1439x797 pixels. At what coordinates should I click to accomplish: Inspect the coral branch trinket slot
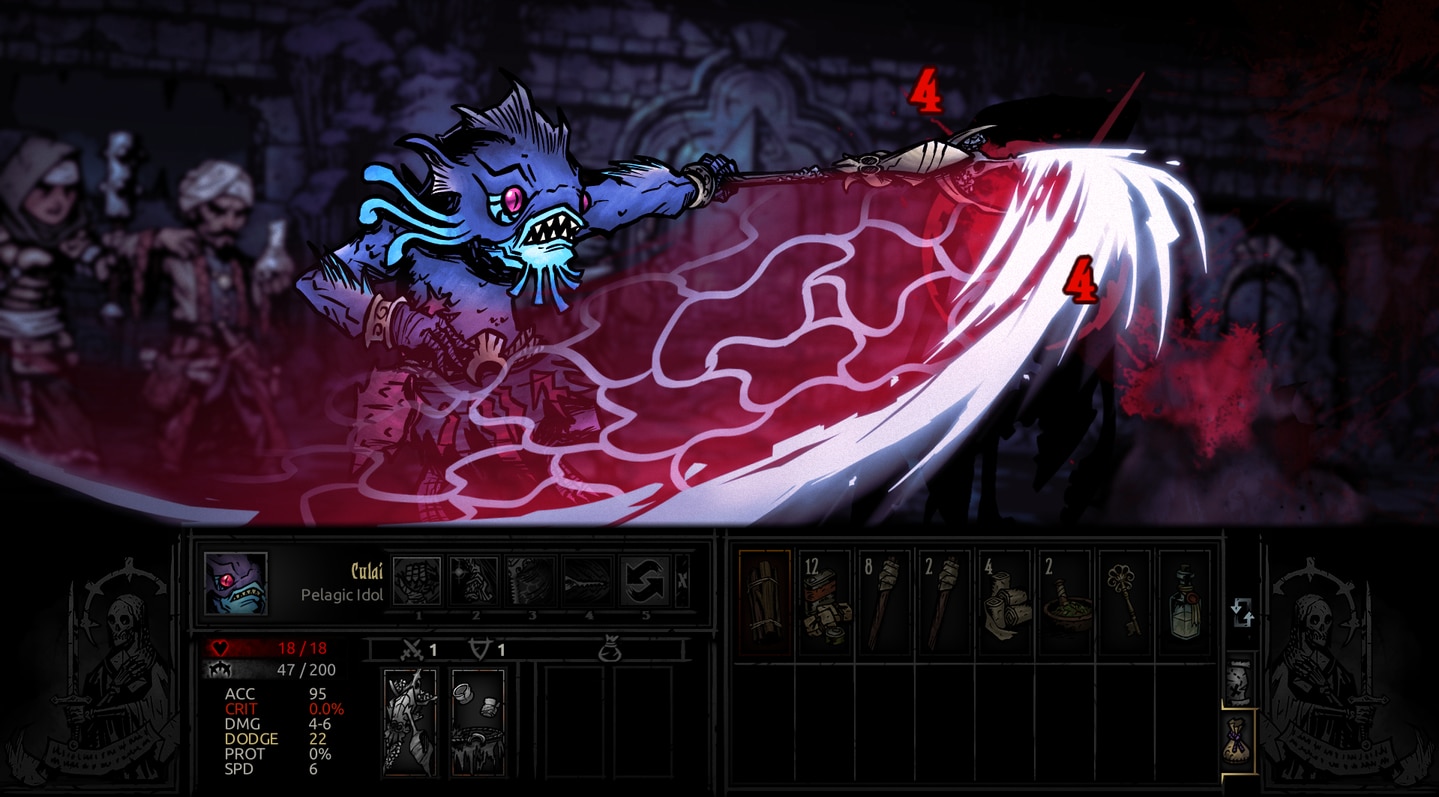[x=410, y=722]
